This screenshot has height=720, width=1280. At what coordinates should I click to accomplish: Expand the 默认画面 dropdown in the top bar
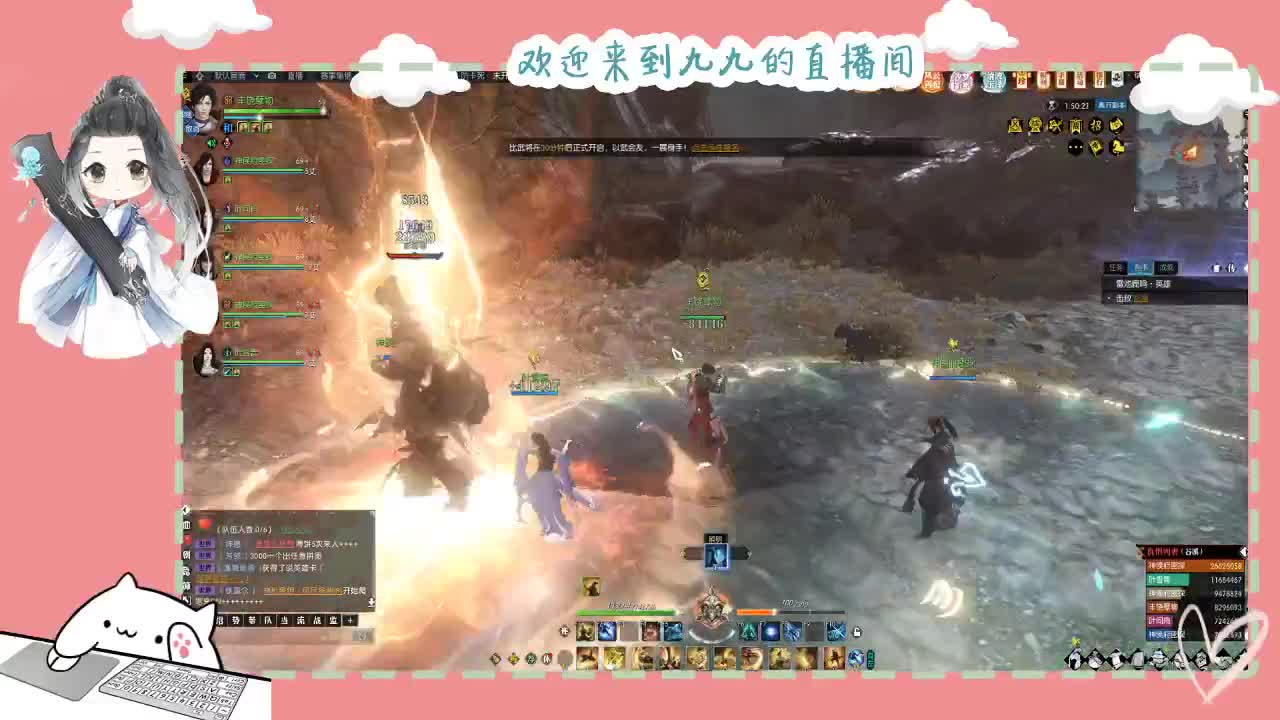pyautogui.click(x=255, y=77)
